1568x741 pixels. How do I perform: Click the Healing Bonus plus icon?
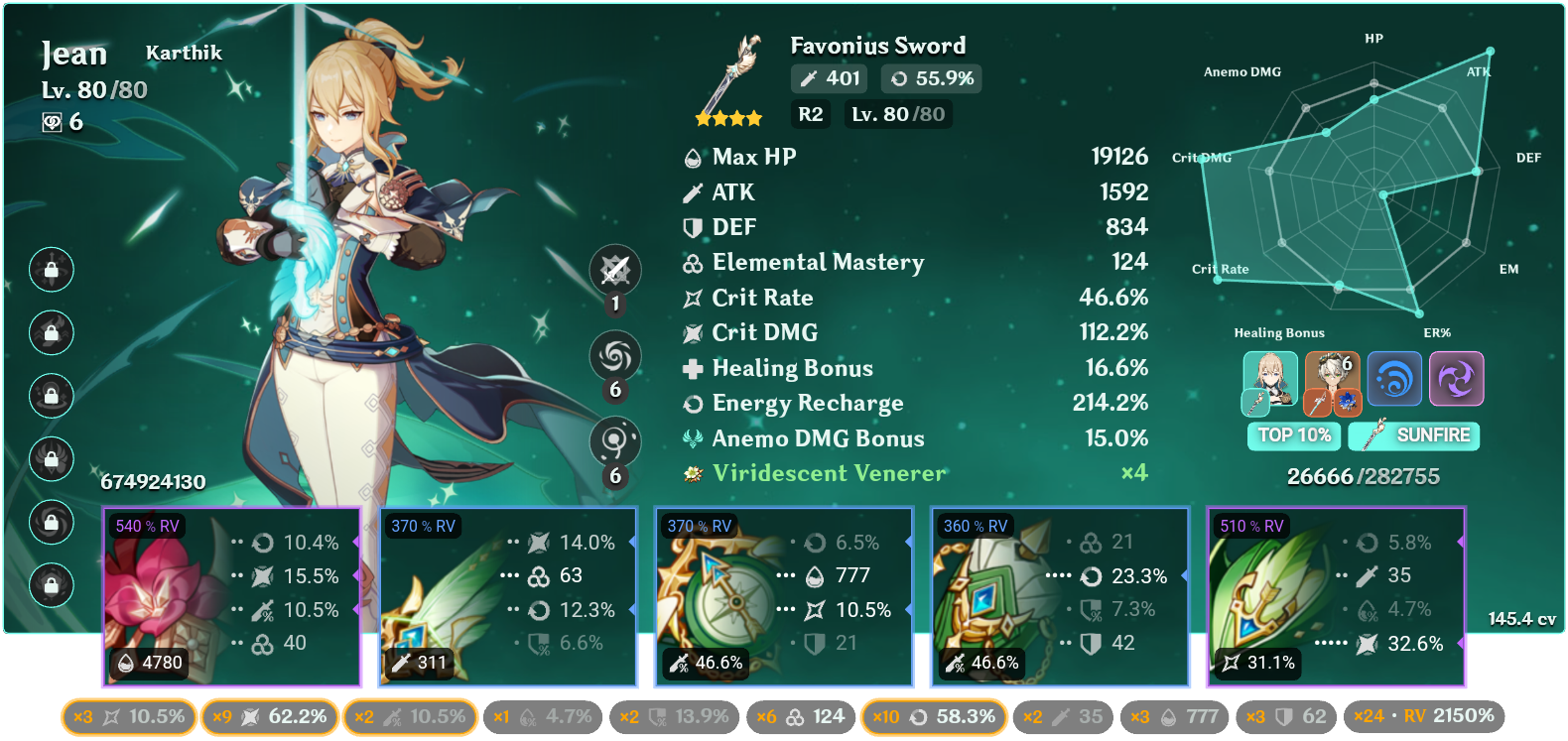pyautogui.click(x=692, y=368)
